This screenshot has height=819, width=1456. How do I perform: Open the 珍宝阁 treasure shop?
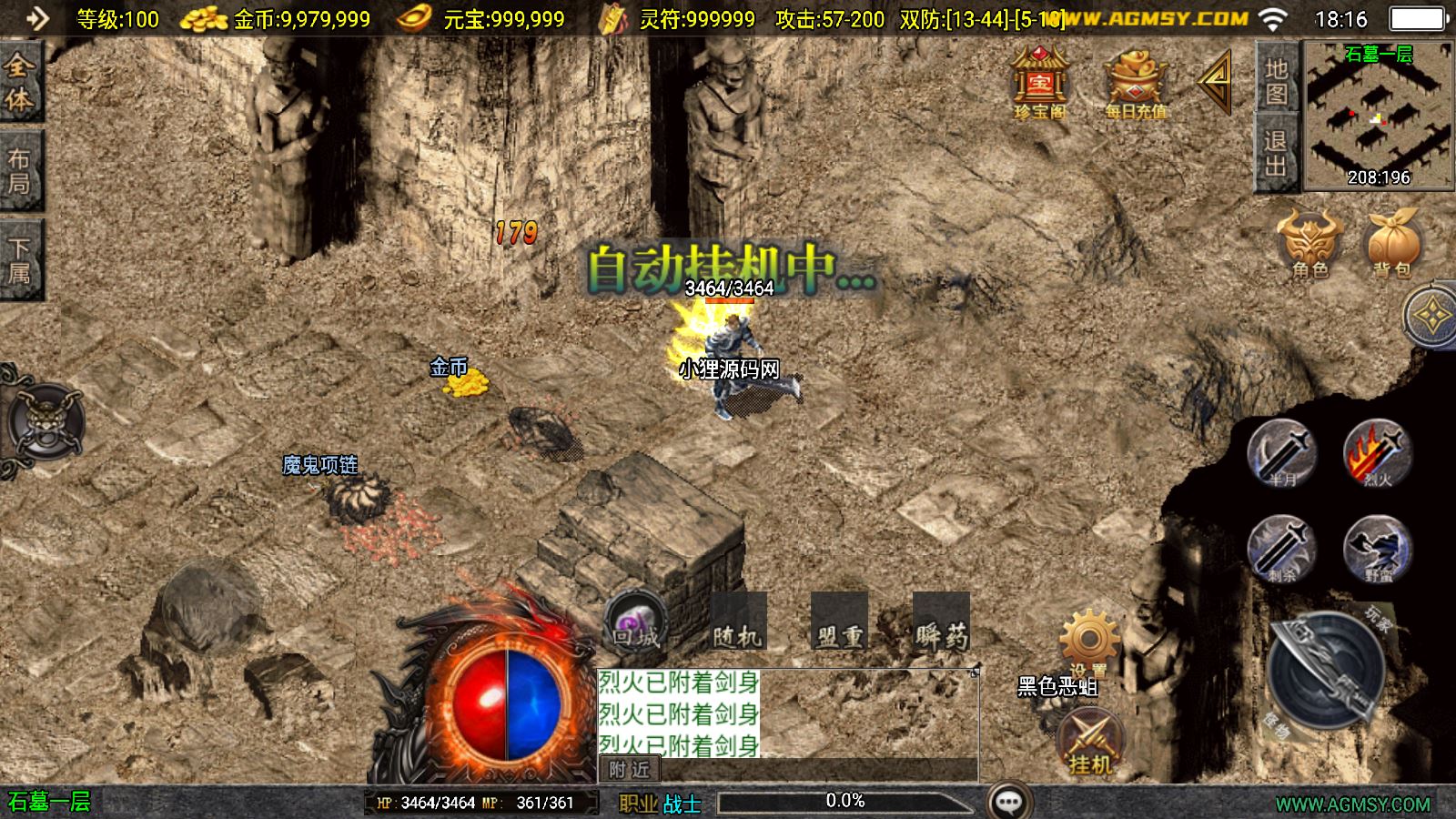(1040, 83)
